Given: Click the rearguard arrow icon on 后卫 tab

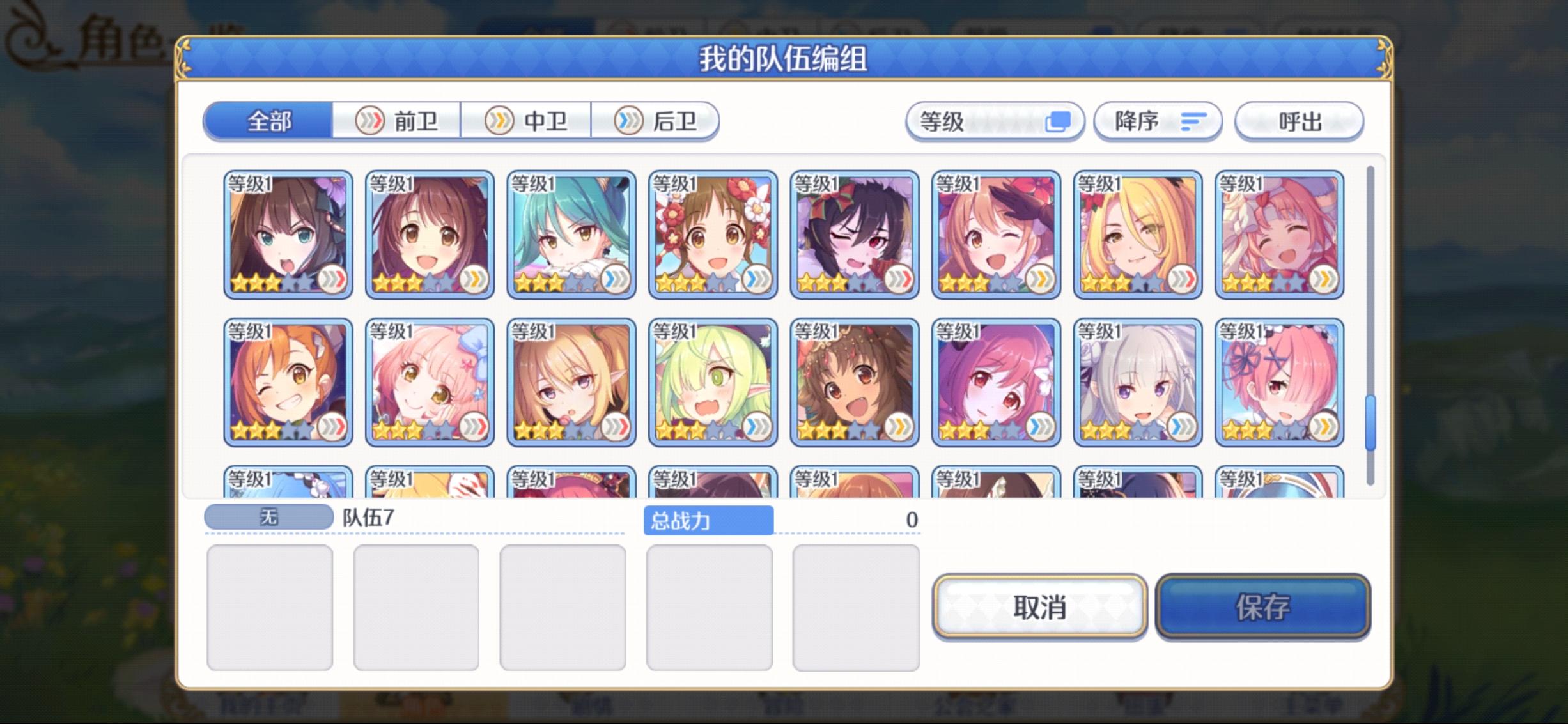Looking at the screenshot, I should (x=629, y=121).
